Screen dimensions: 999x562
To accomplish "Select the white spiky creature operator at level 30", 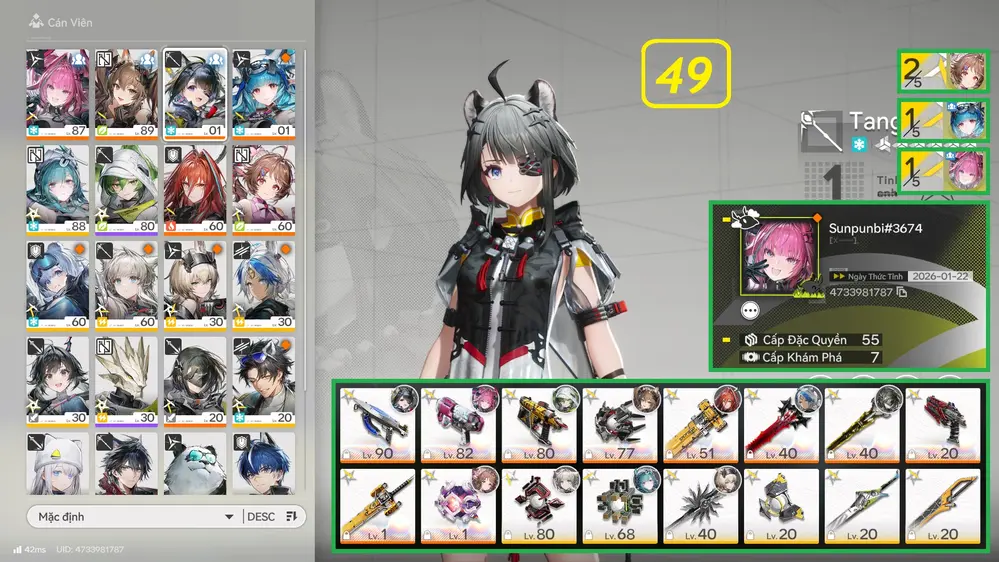I will pos(127,380).
